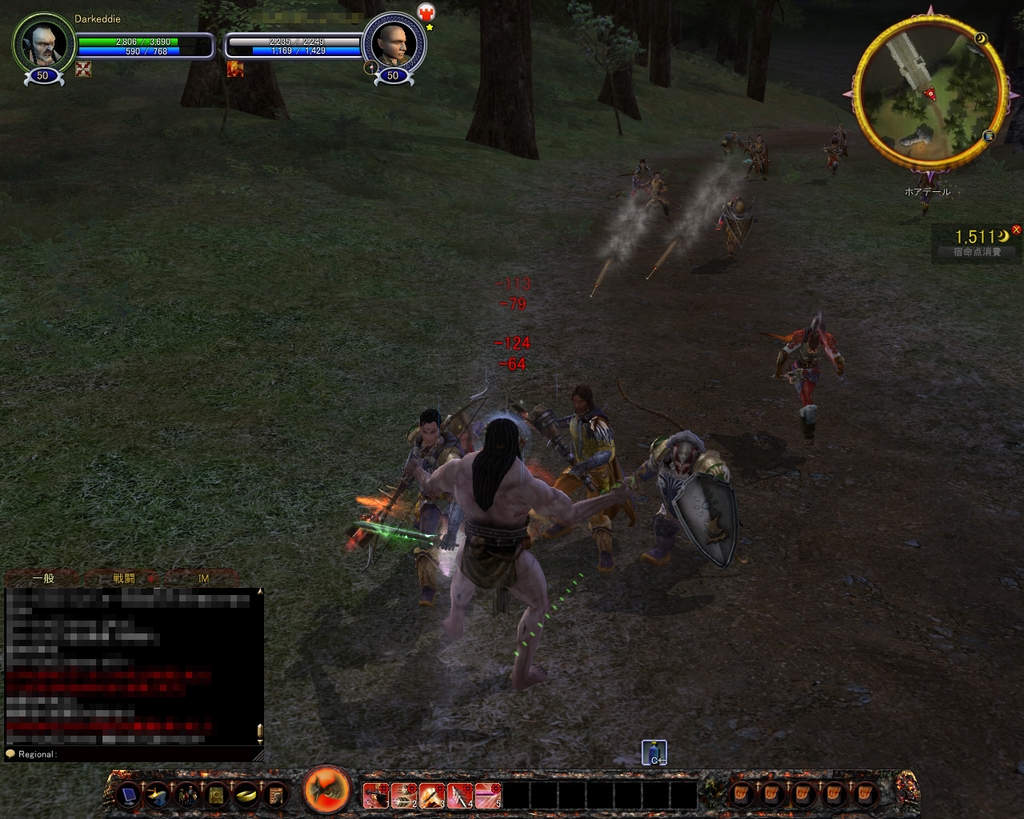
Task: Open the map button on the minimap ring
Action: click(988, 135)
